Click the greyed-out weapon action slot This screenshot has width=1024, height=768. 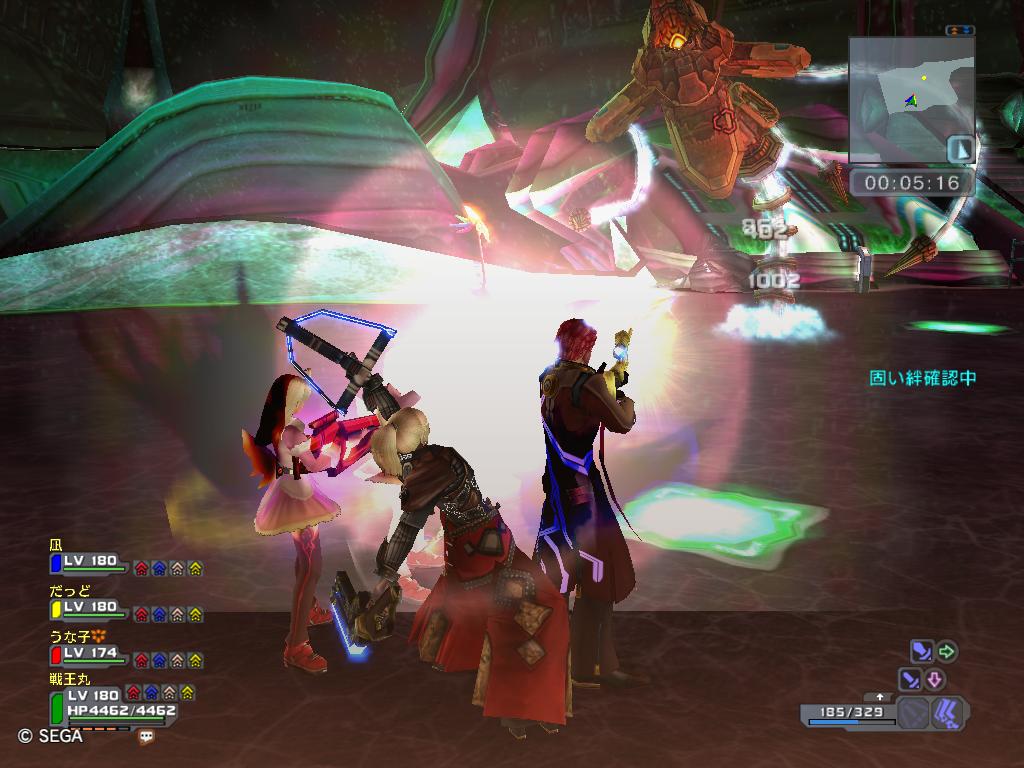tap(912, 714)
